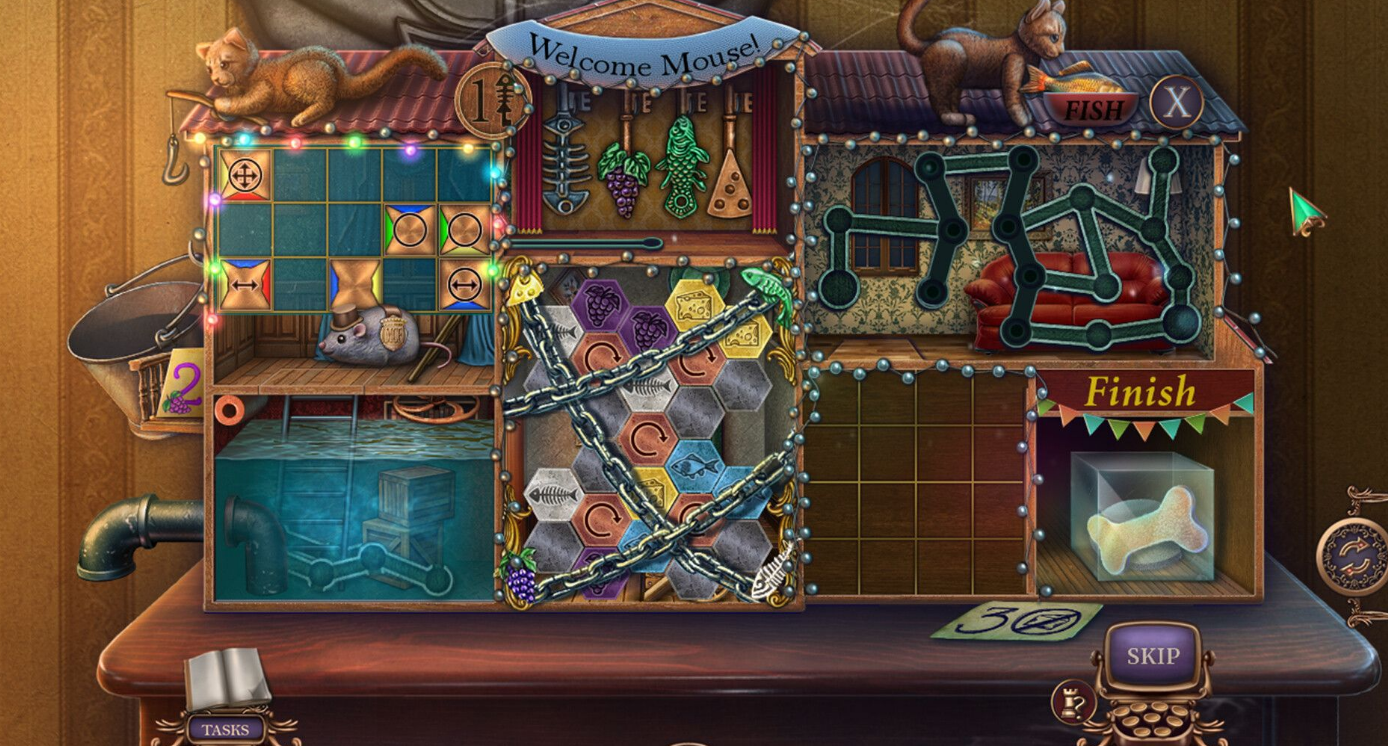Skip the puzzle with the SKIP button
This screenshot has width=1388, height=746.
click(1153, 656)
